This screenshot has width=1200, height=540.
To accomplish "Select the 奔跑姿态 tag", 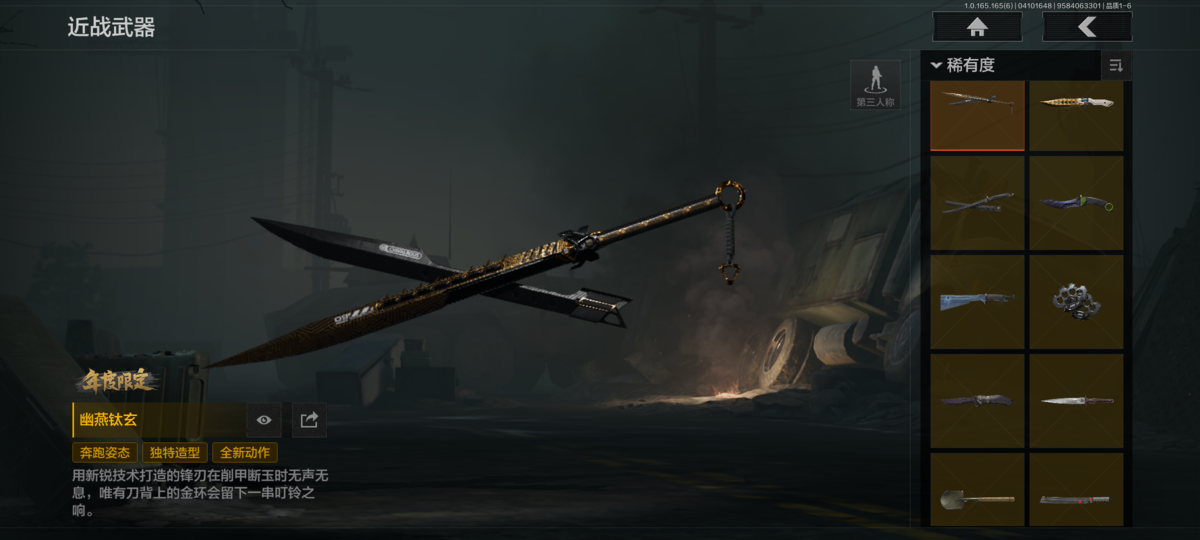I will point(104,452).
